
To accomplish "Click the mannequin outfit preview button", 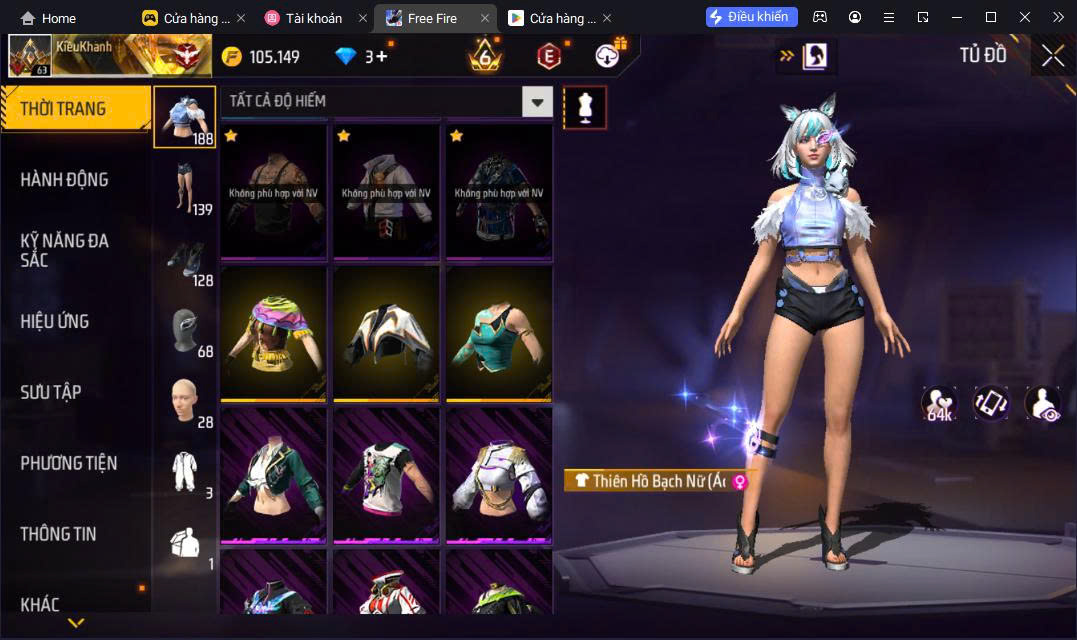I will pos(585,107).
